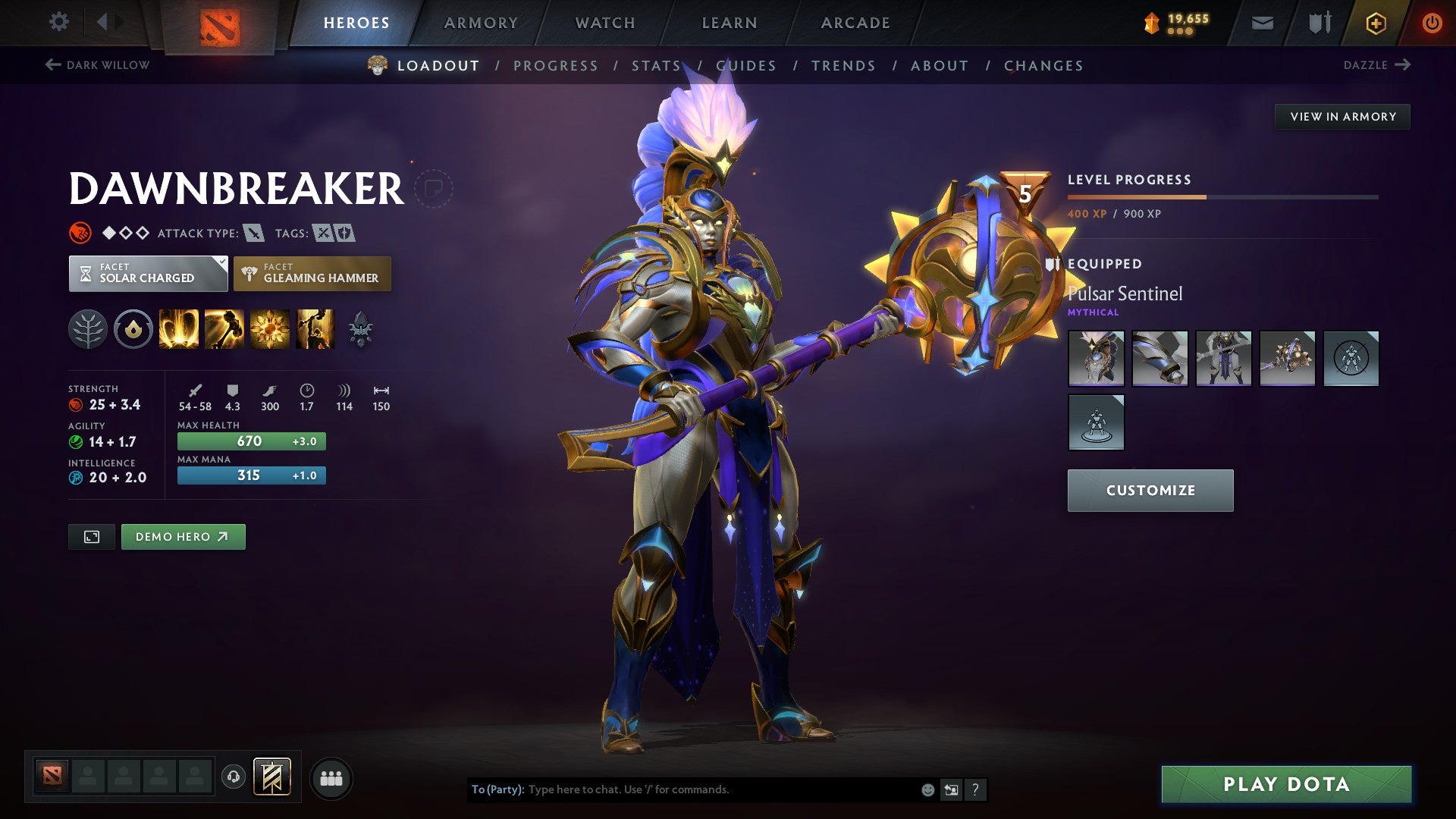Open Dawnbreaker's talent tree icon
The image size is (1456, 819).
(x=89, y=328)
